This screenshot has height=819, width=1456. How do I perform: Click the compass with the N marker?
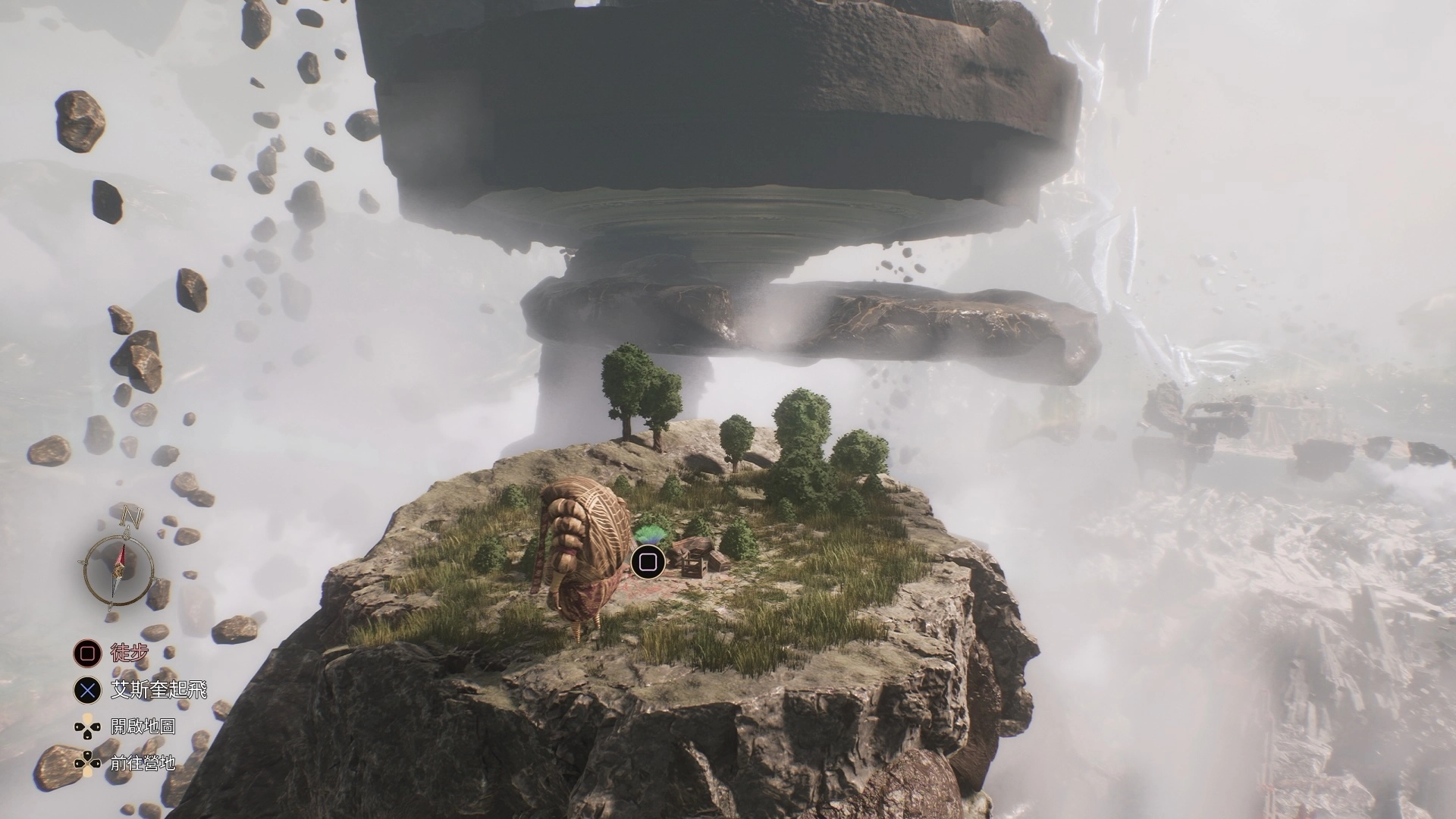click(x=118, y=565)
